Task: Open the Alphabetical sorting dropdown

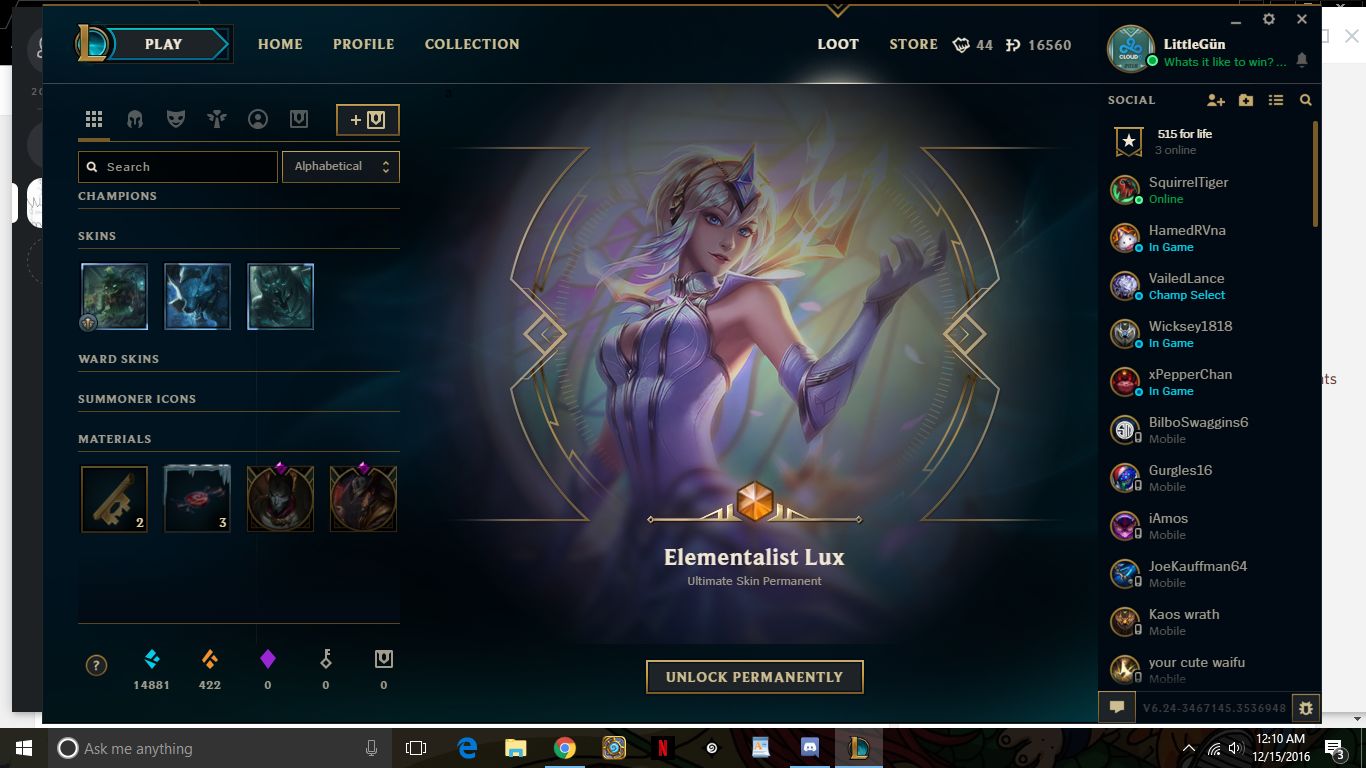Action: [x=341, y=166]
